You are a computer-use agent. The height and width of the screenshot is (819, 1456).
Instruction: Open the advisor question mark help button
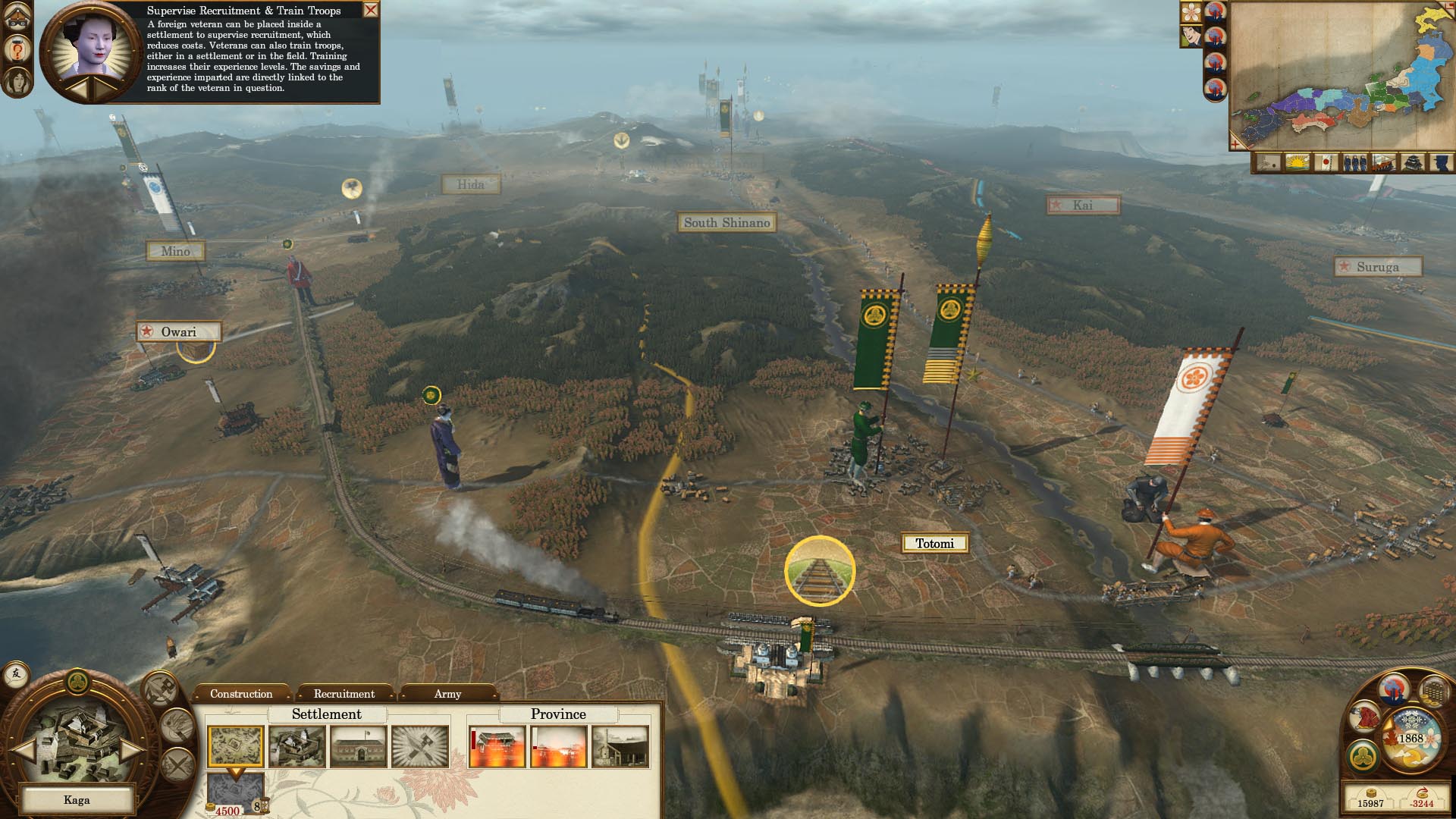(x=17, y=50)
